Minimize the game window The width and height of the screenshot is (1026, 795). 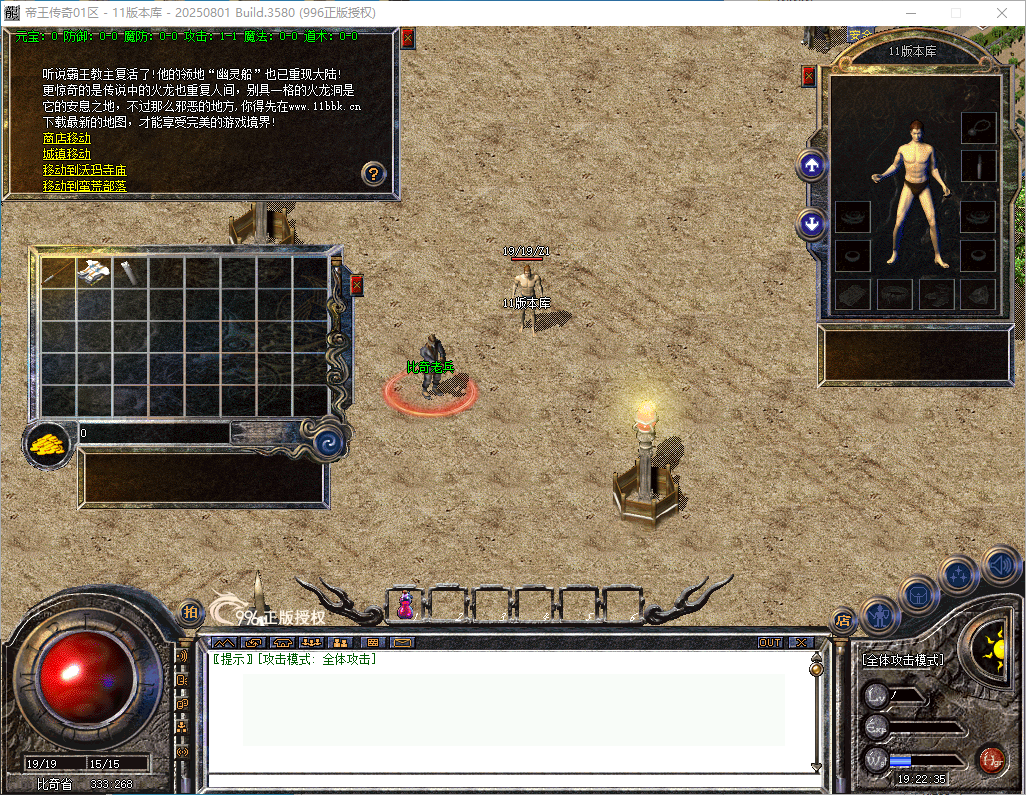[910, 13]
